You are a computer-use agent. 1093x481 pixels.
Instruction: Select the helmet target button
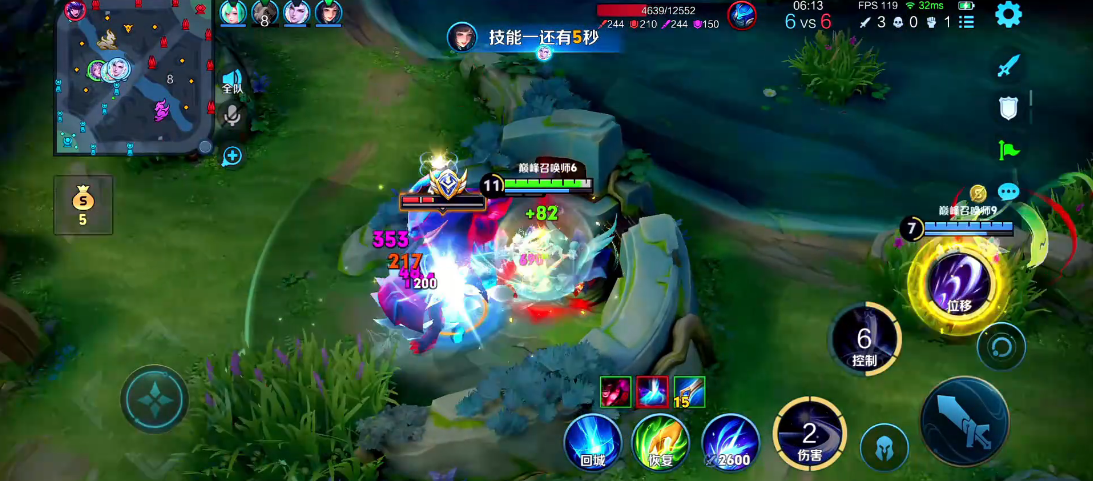tap(884, 447)
